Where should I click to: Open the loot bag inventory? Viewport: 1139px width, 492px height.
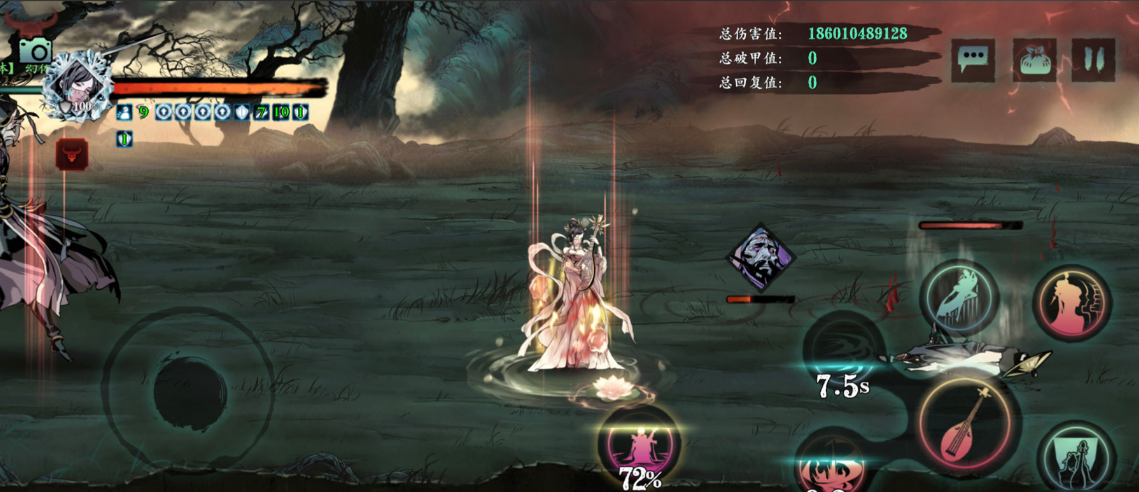(x=1034, y=61)
